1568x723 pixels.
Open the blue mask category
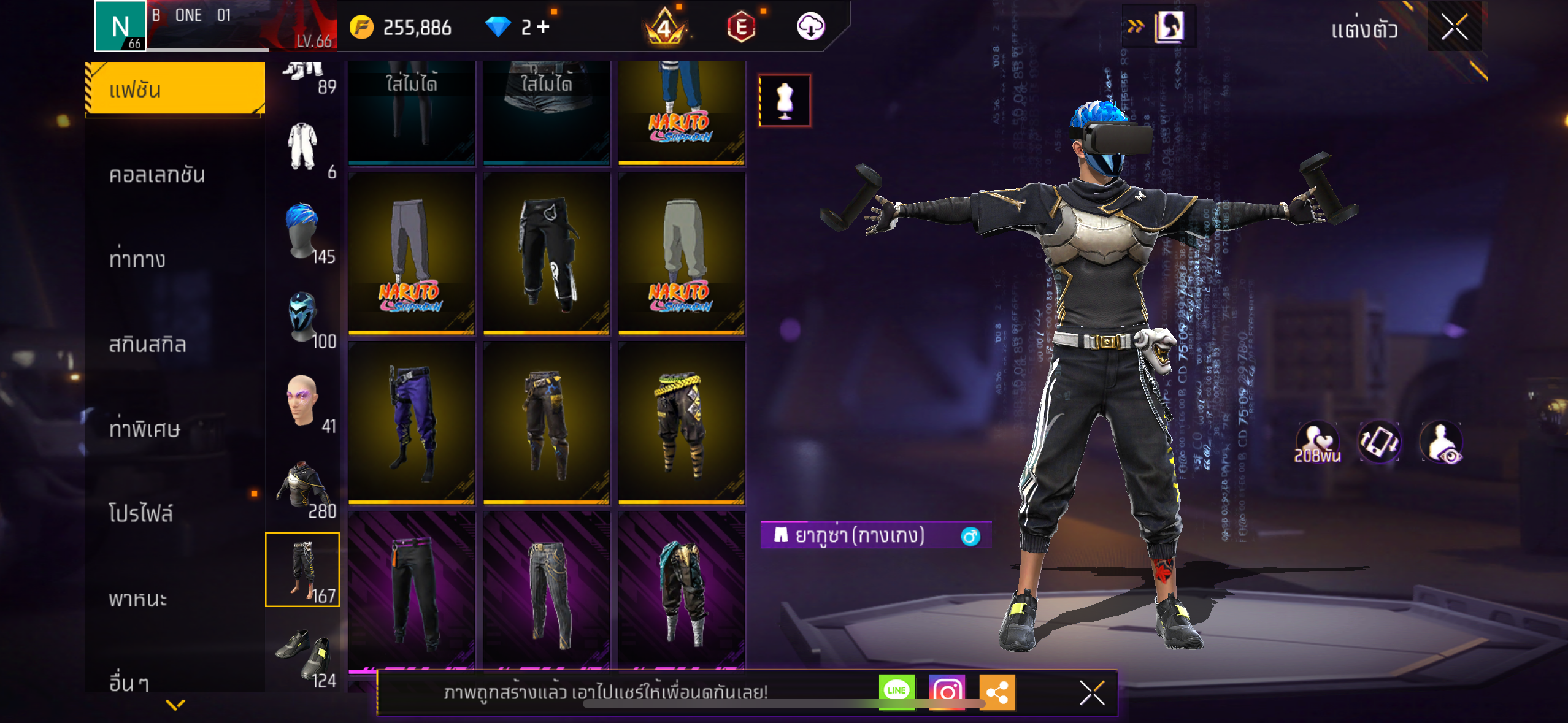(303, 317)
